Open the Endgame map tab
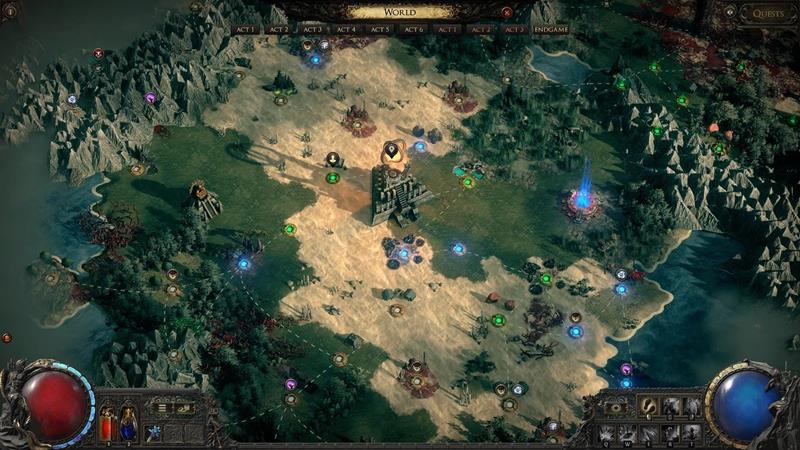Viewport: 800px width, 450px height. (551, 30)
